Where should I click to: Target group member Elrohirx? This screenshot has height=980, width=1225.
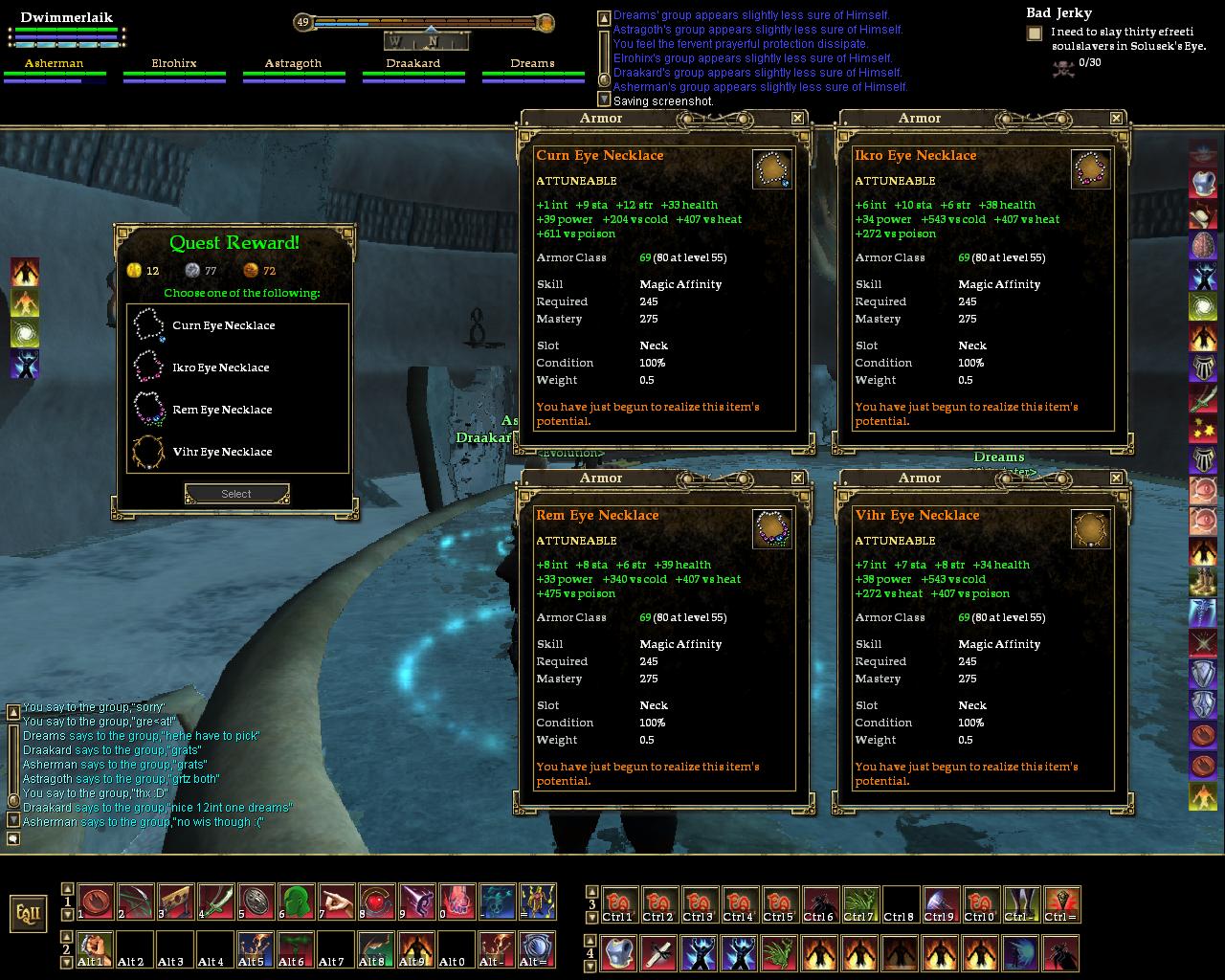pyautogui.click(x=174, y=64)
